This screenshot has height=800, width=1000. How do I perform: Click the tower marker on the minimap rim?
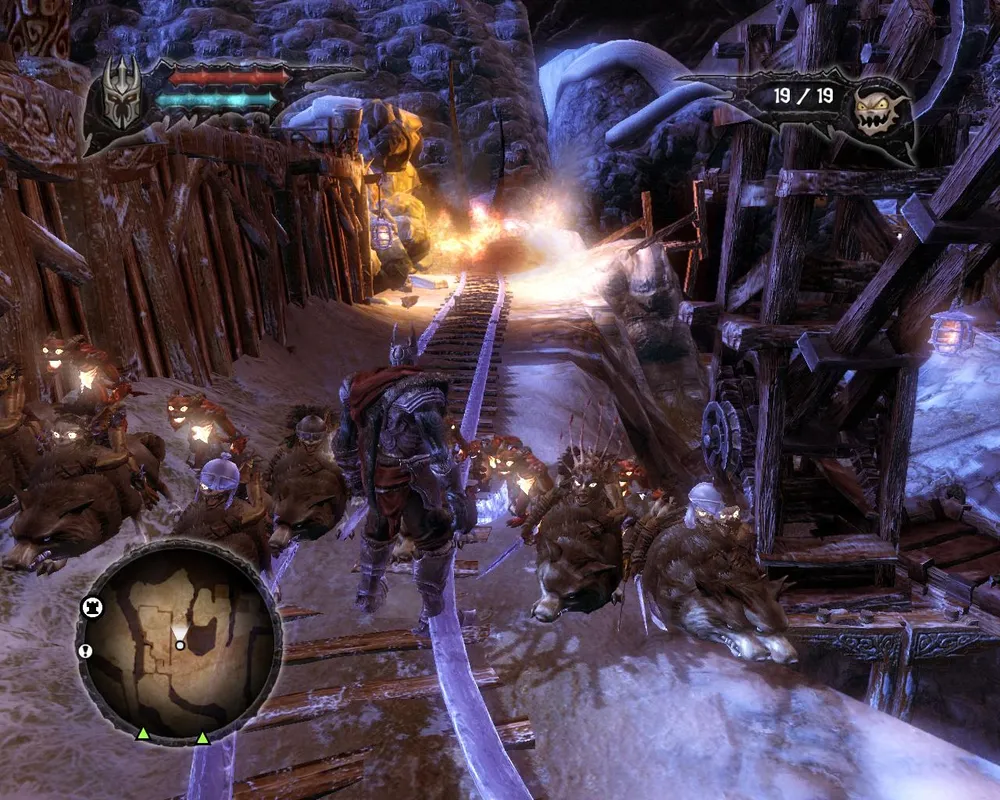[88, 607]
